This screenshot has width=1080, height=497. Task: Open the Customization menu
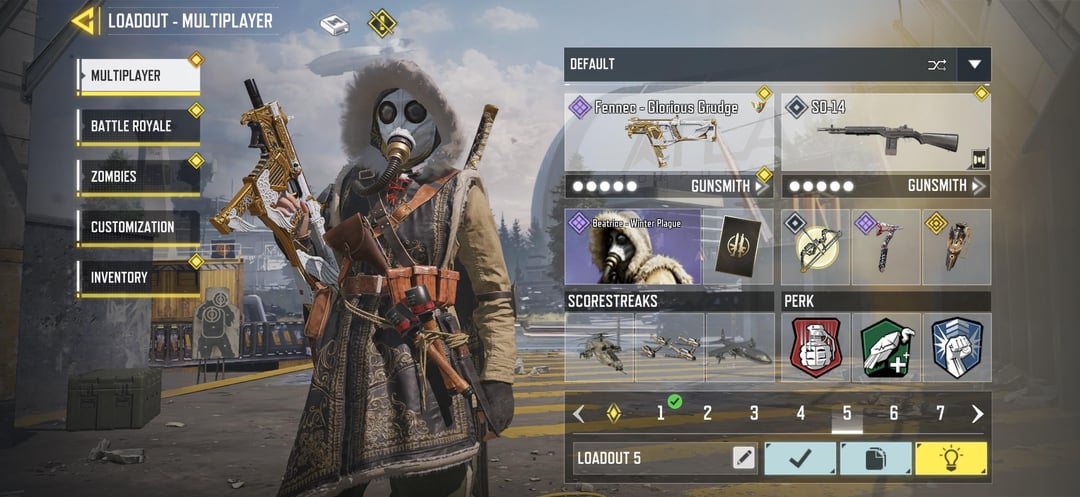point(138,227)
